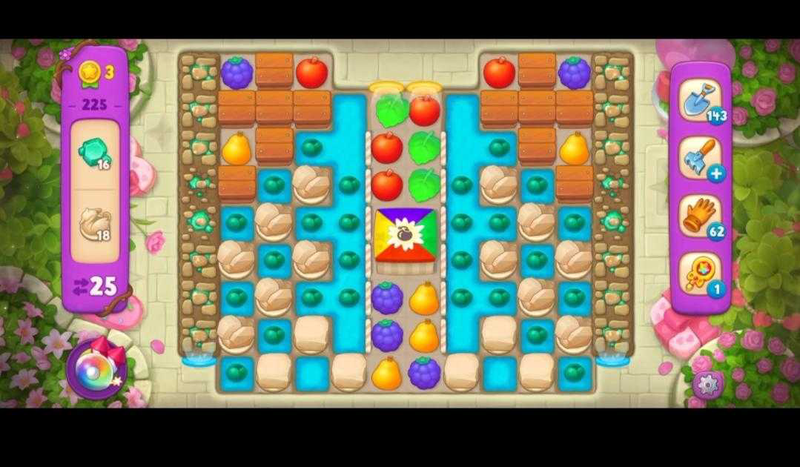Select the shovel booster
Viewport: 800px width, 467px height.
coord(701,99)
